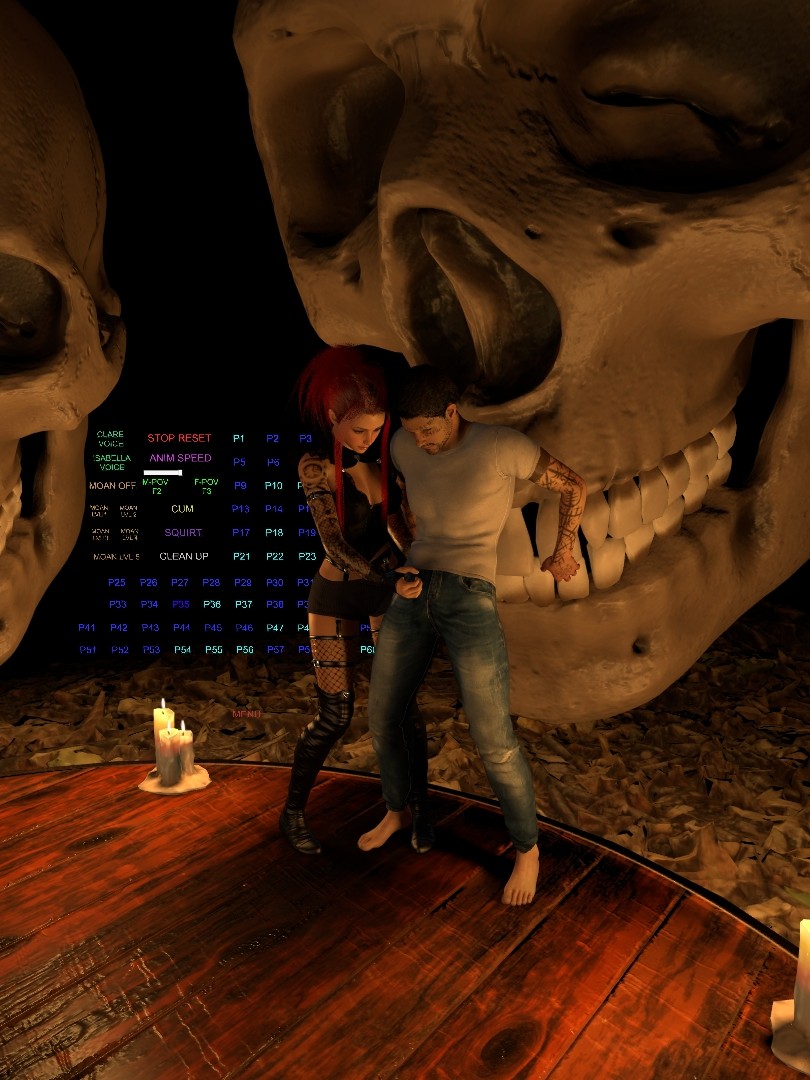Activate the CLEAN UP button
The height and width of the screenshot is (1080, 810).
pos(184,556)
